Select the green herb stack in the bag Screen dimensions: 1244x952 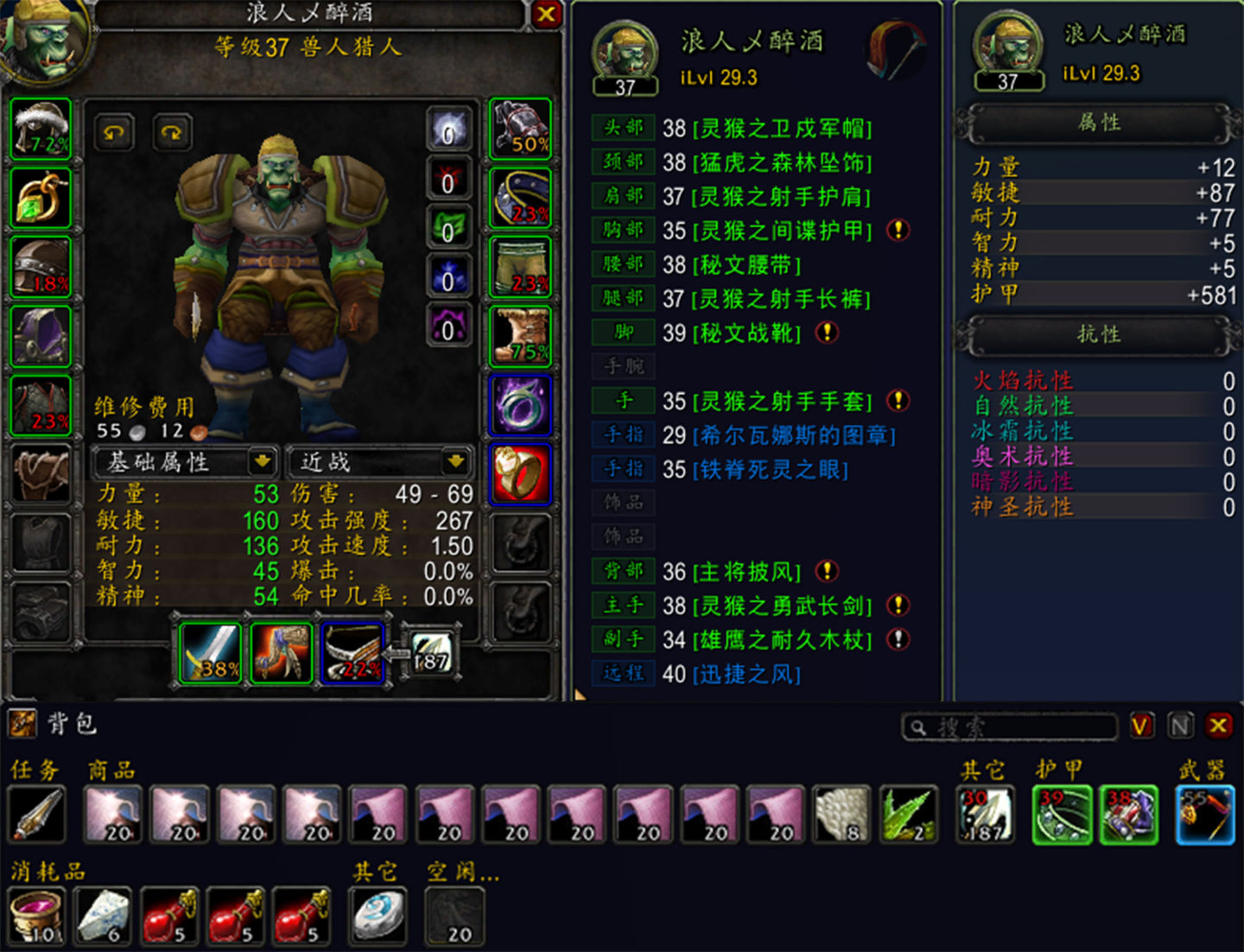coord(908,812)
